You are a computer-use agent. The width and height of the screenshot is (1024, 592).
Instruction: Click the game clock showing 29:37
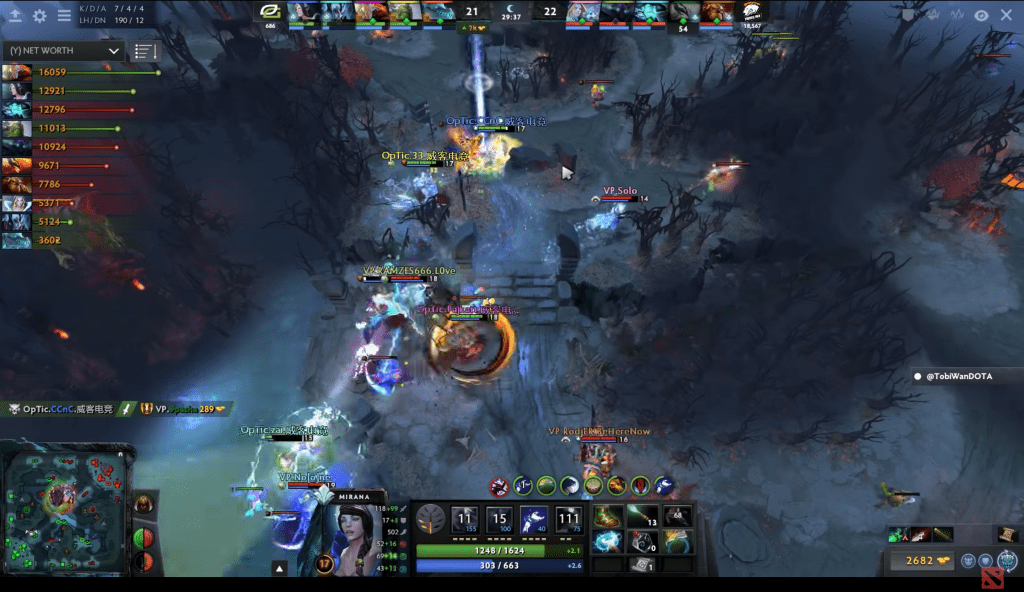click(x=511, y=16)
